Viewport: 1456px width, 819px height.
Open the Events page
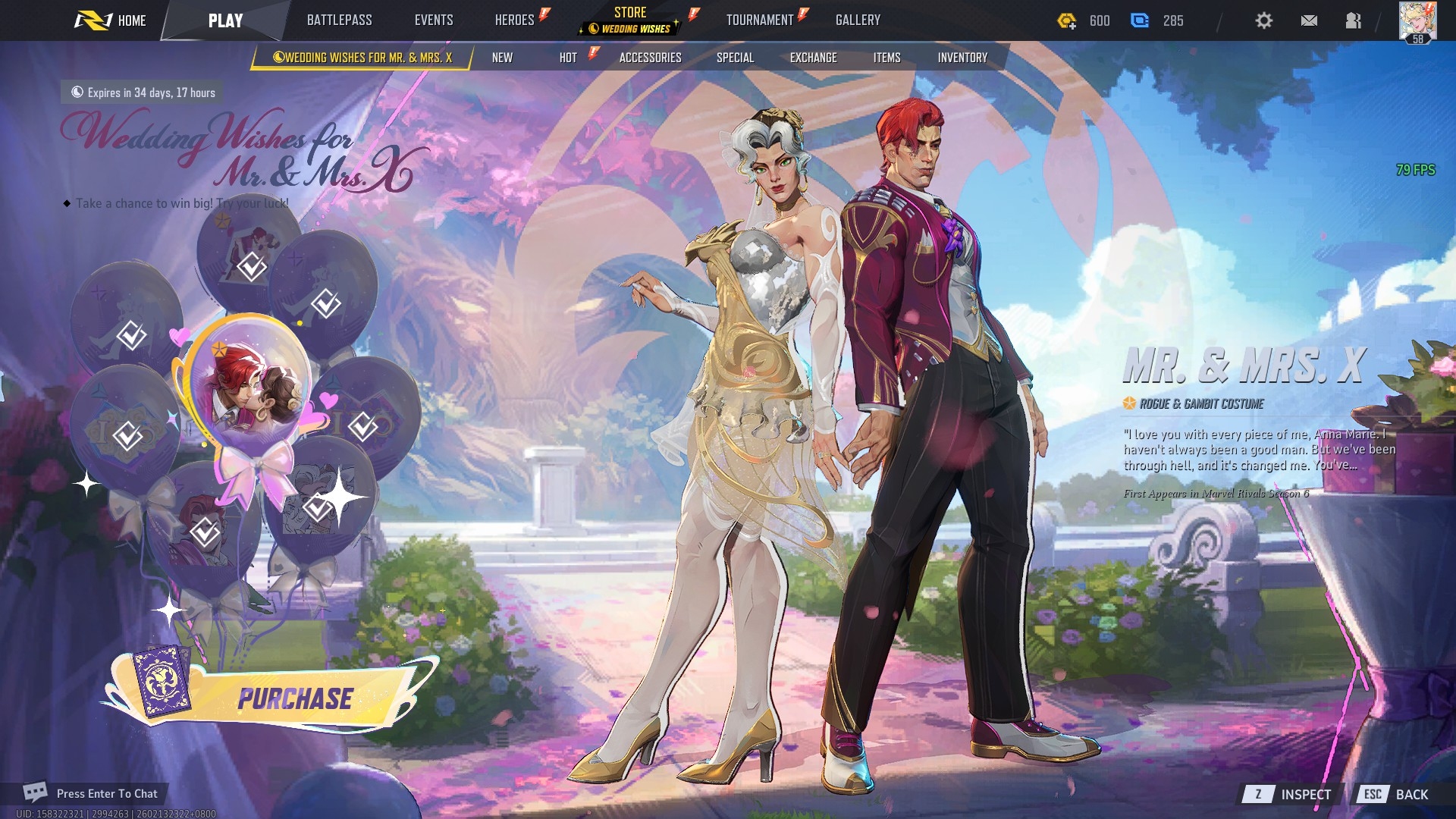(x=434, y=20)
